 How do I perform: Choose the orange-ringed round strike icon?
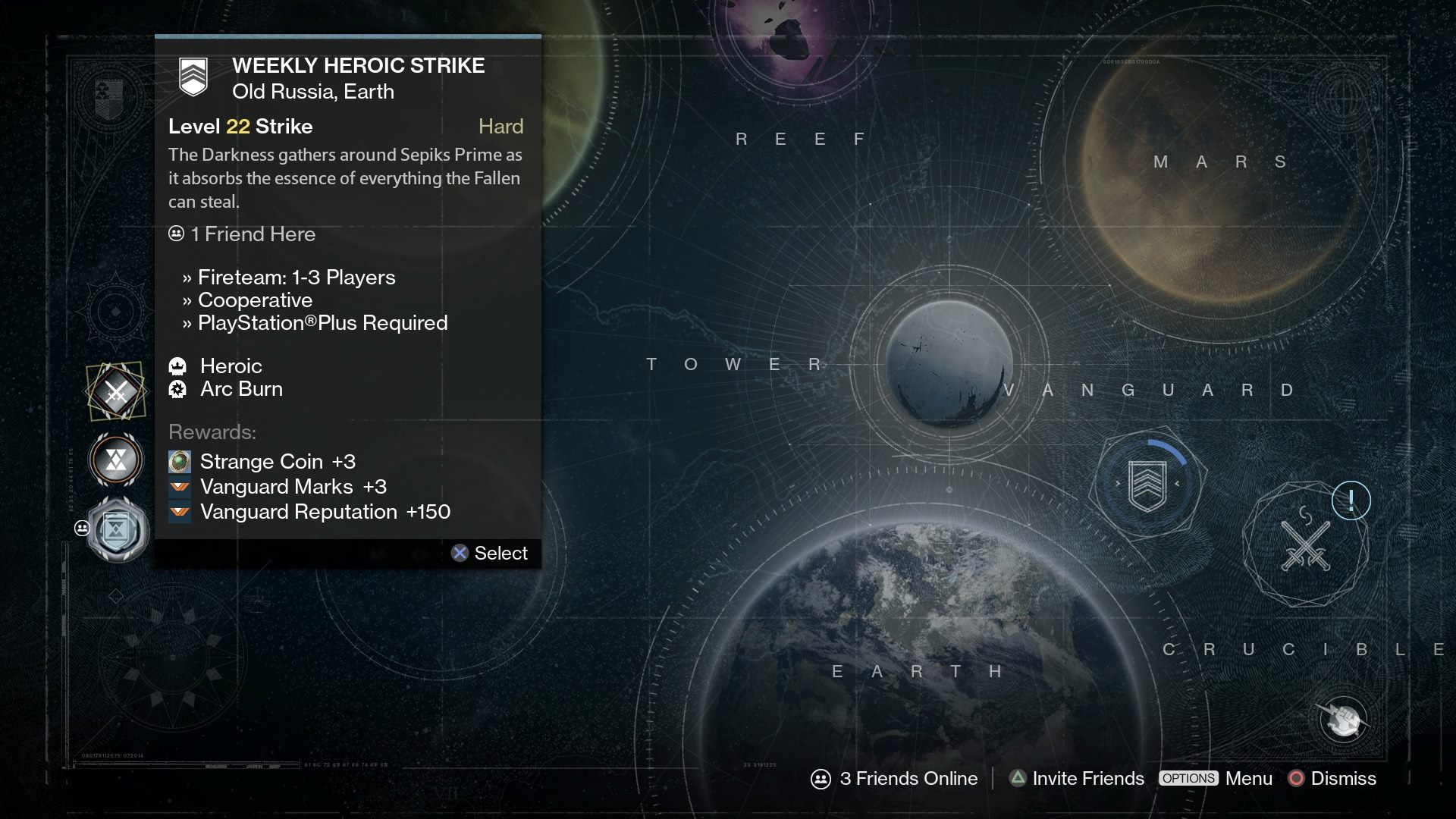point(115,460)
